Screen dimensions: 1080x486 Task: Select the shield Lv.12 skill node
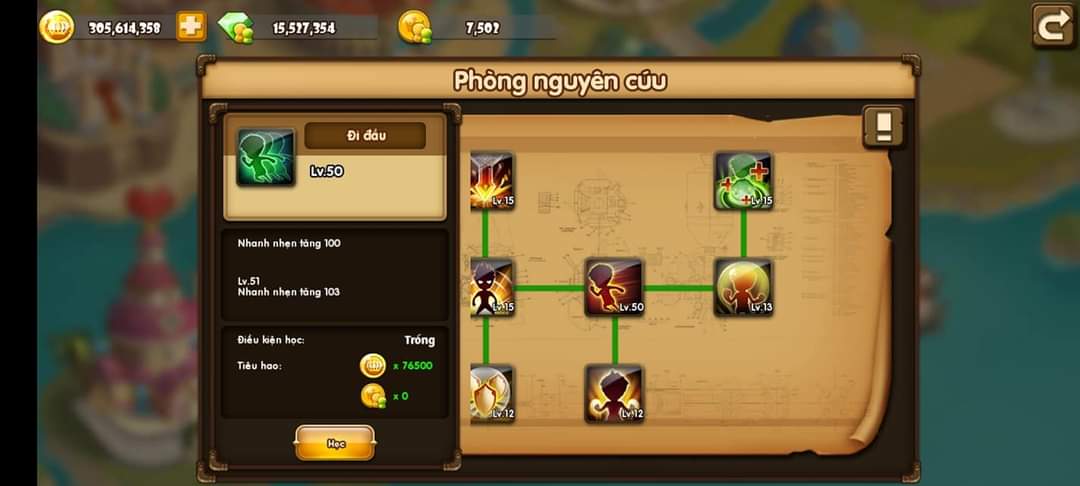pyautogui.click(x=492, y=393)
